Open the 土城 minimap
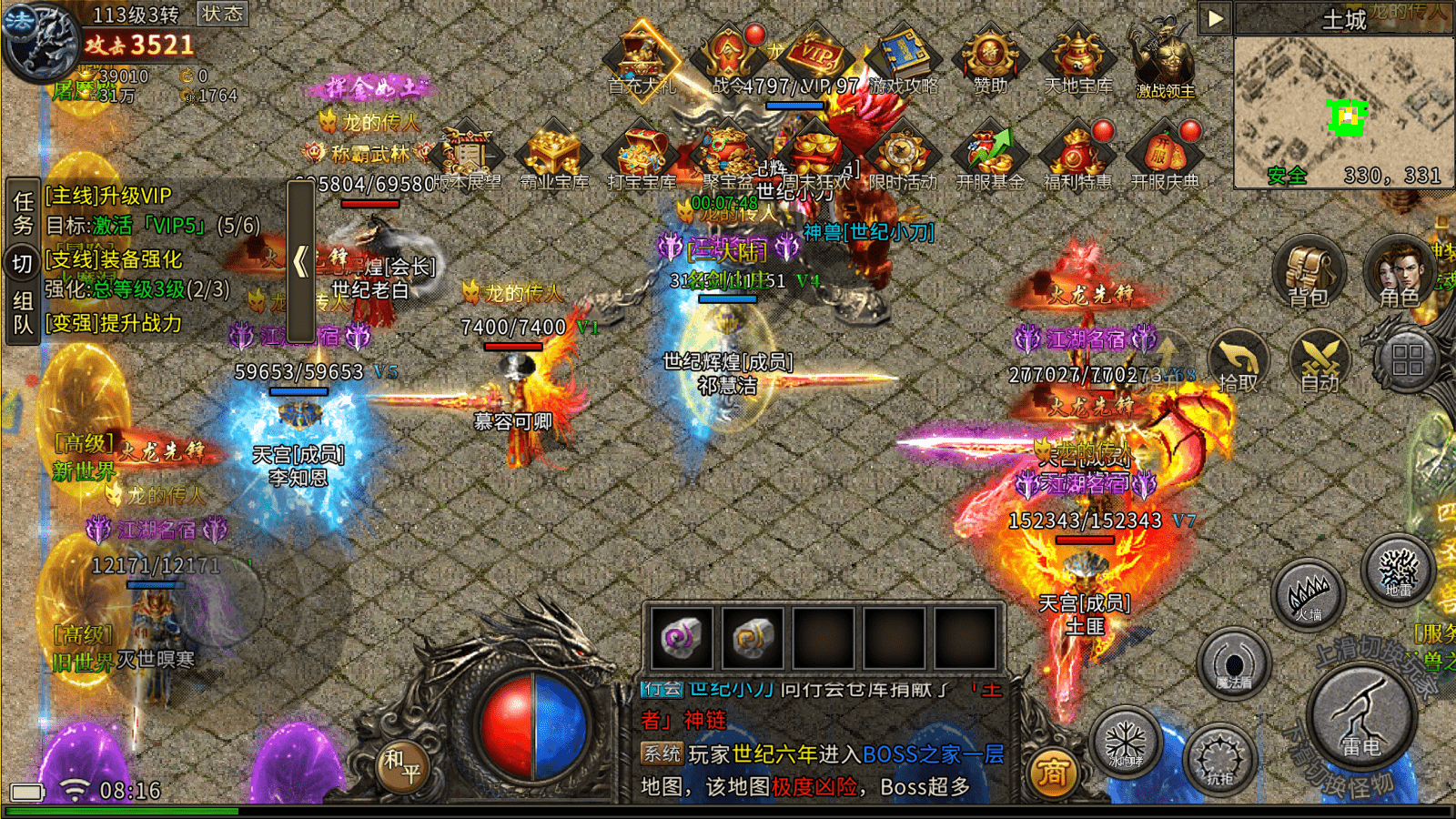The height and width of the screenshot is (819, 1456). point(1343,109)
